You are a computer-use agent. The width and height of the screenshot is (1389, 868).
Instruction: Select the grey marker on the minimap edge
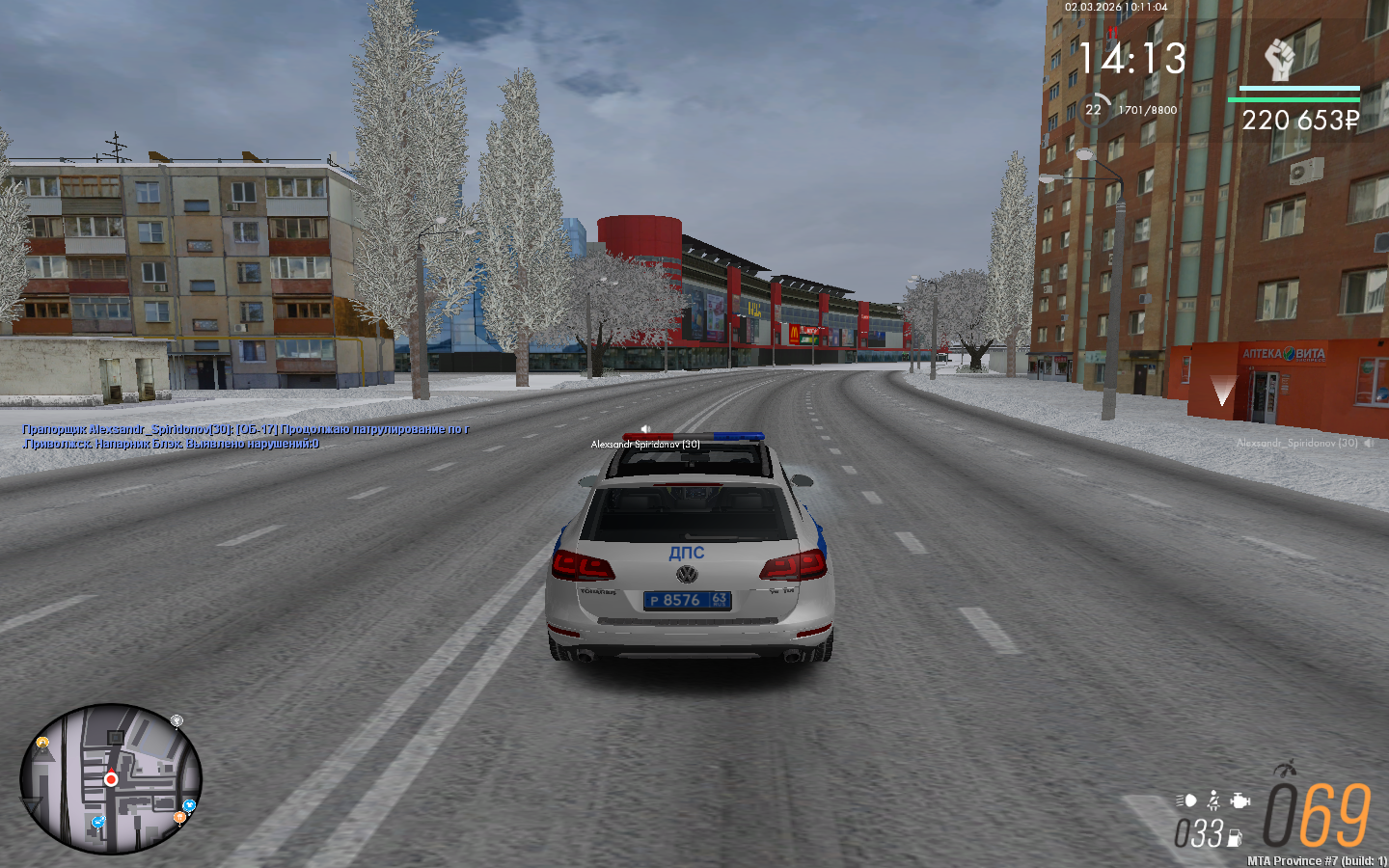pyautogui.click(x=177, y=720)
